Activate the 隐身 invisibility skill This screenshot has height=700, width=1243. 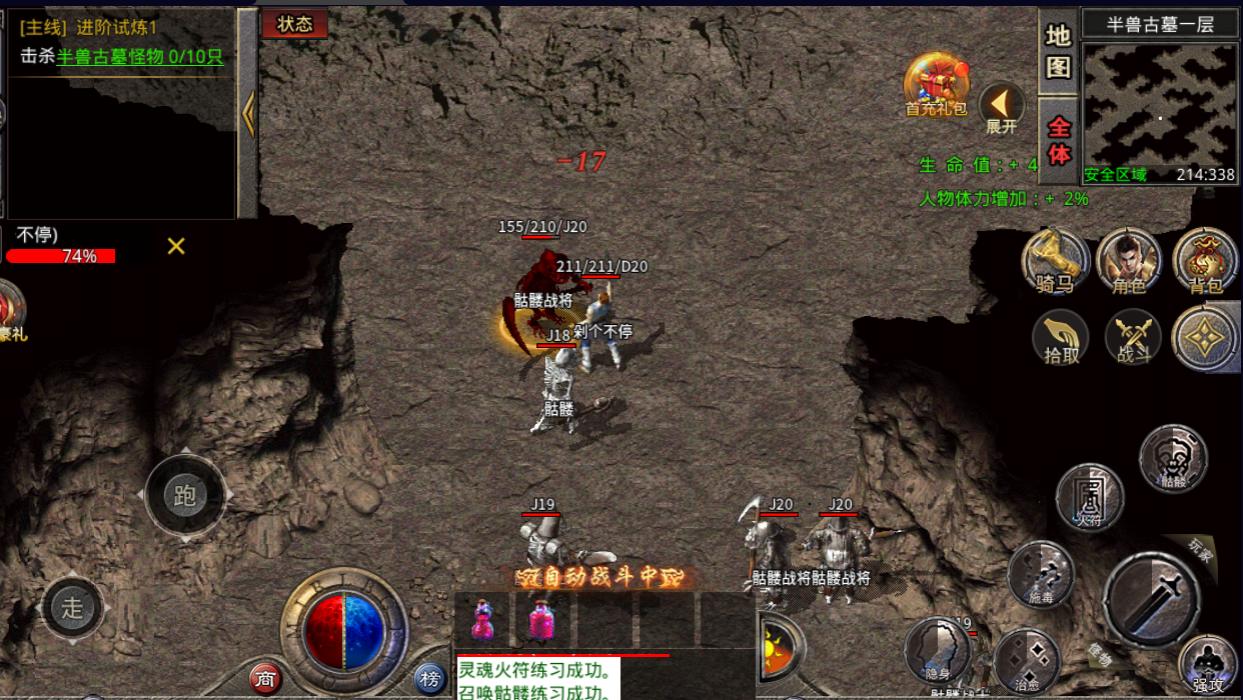pos(937,650)
